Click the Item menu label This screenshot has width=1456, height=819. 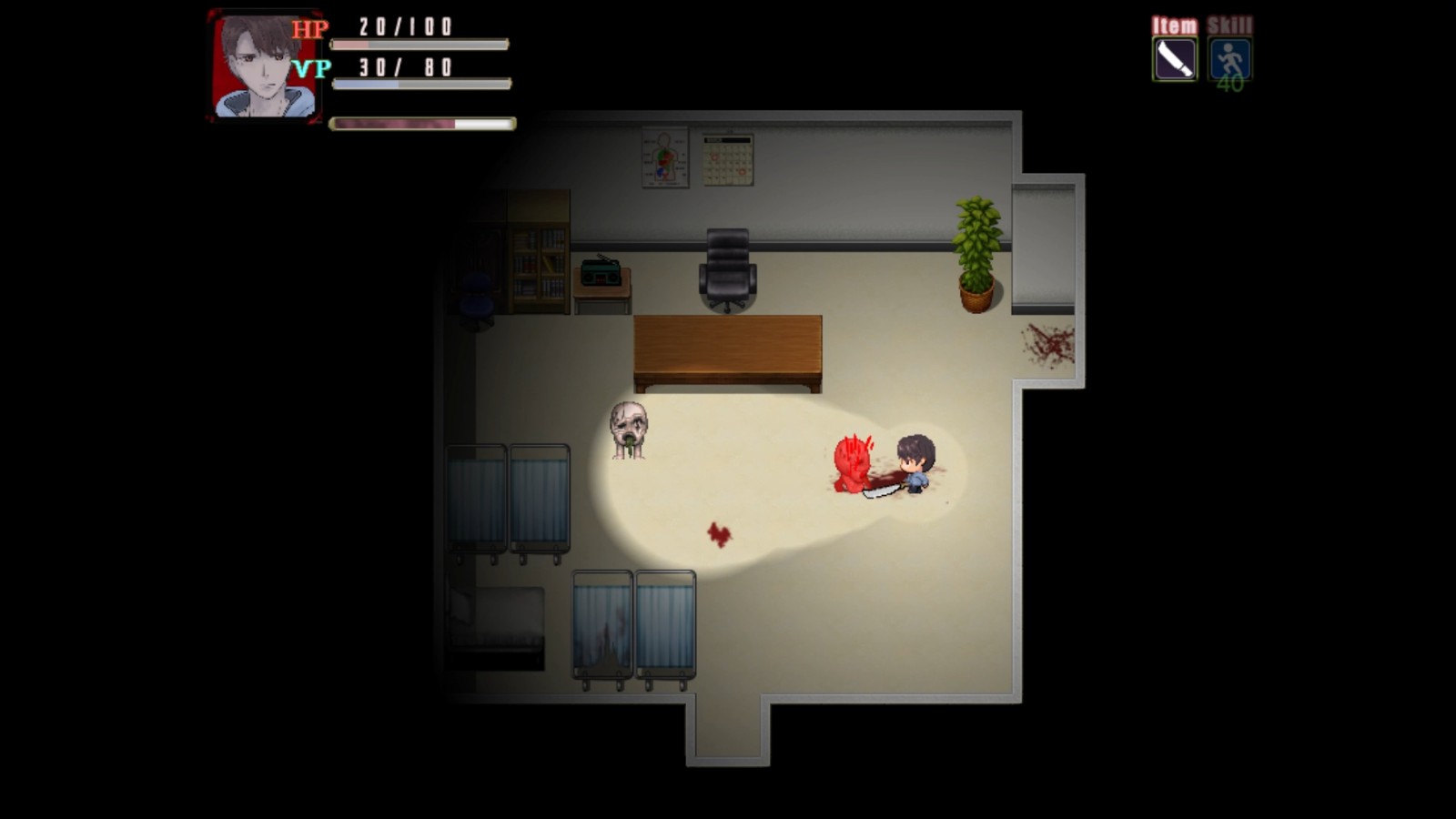pyautogui.click(x=1174, y=25)
